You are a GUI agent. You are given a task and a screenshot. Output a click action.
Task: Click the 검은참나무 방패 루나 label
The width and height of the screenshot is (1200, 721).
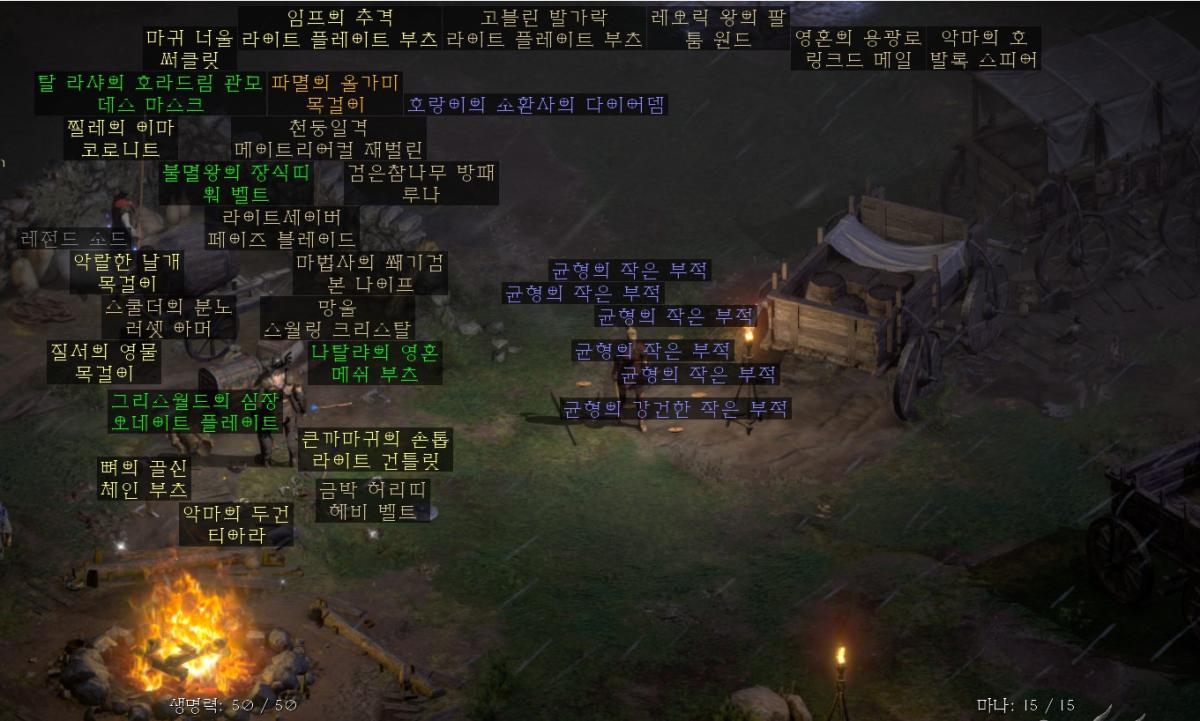click(x=421, y=183)
